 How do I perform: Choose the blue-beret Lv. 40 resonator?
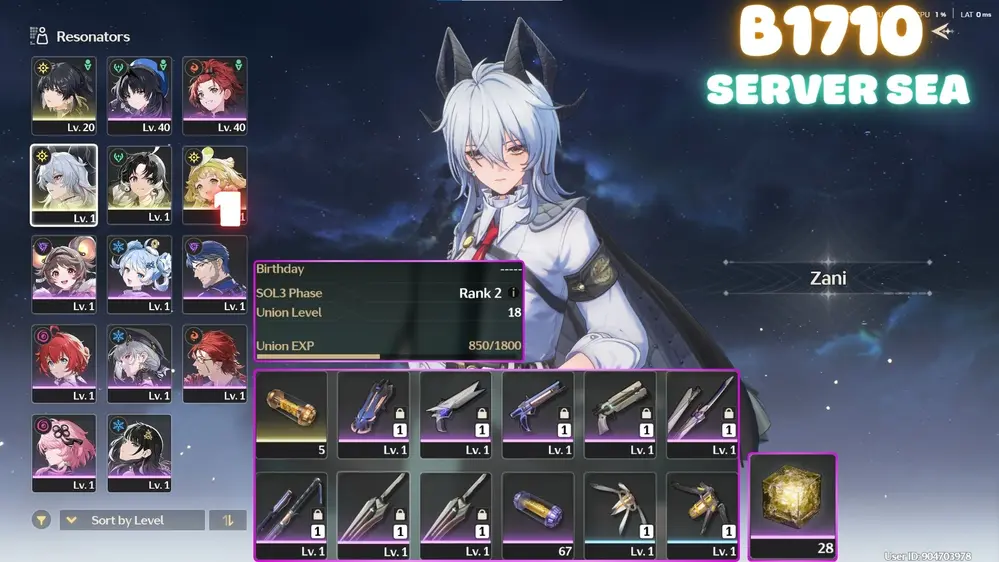click(x=139, y=95)
